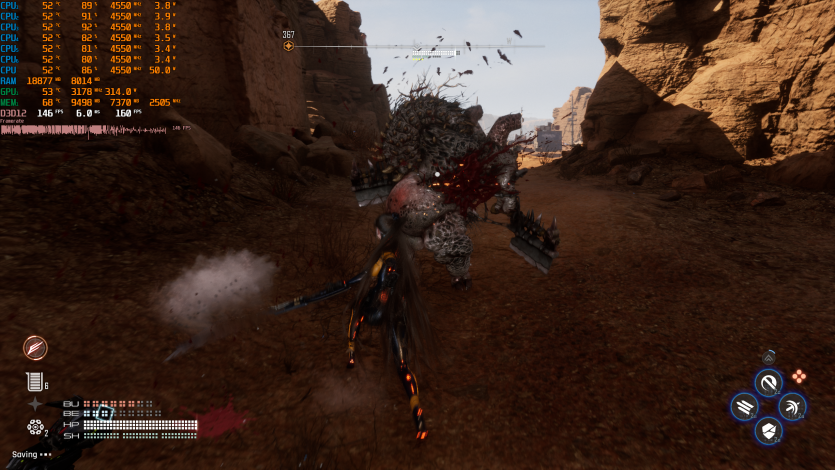Activate the shield-shaped Beta skill

[768, 431]
